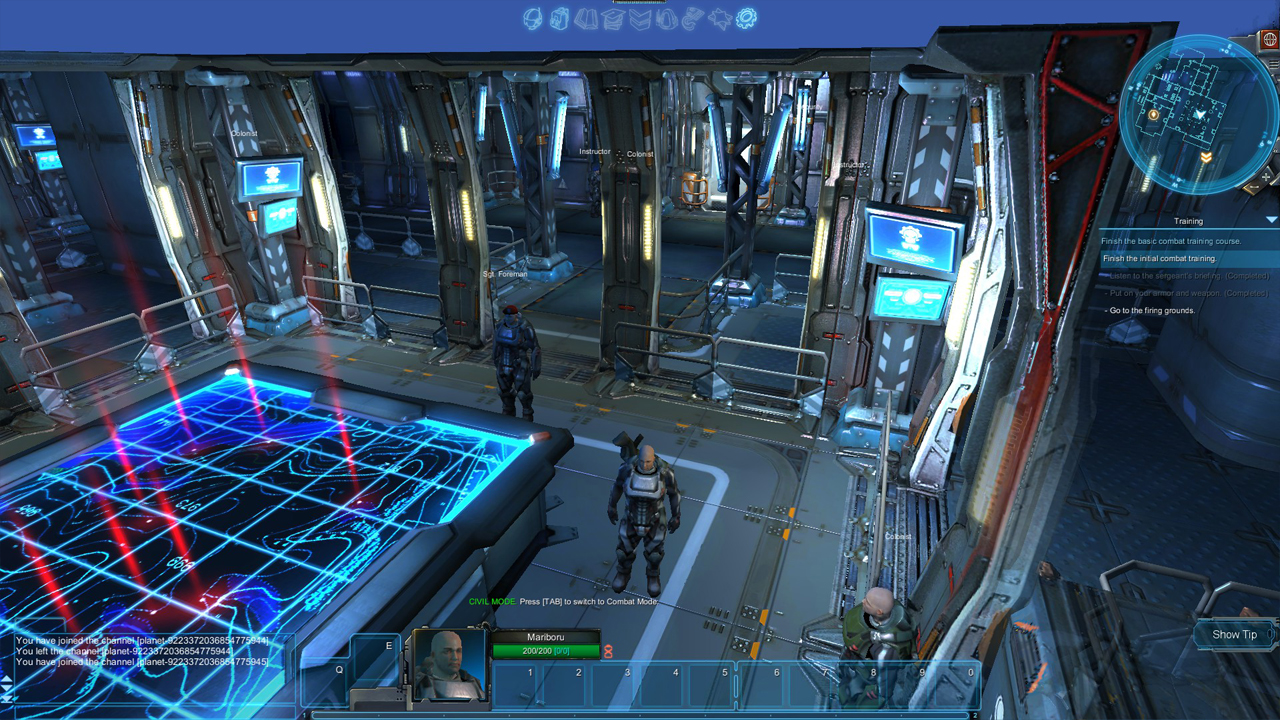Click the grappling hook icon on top toolbar
Viewport: 1280px width, 720px height.
[x=691, y=17]
